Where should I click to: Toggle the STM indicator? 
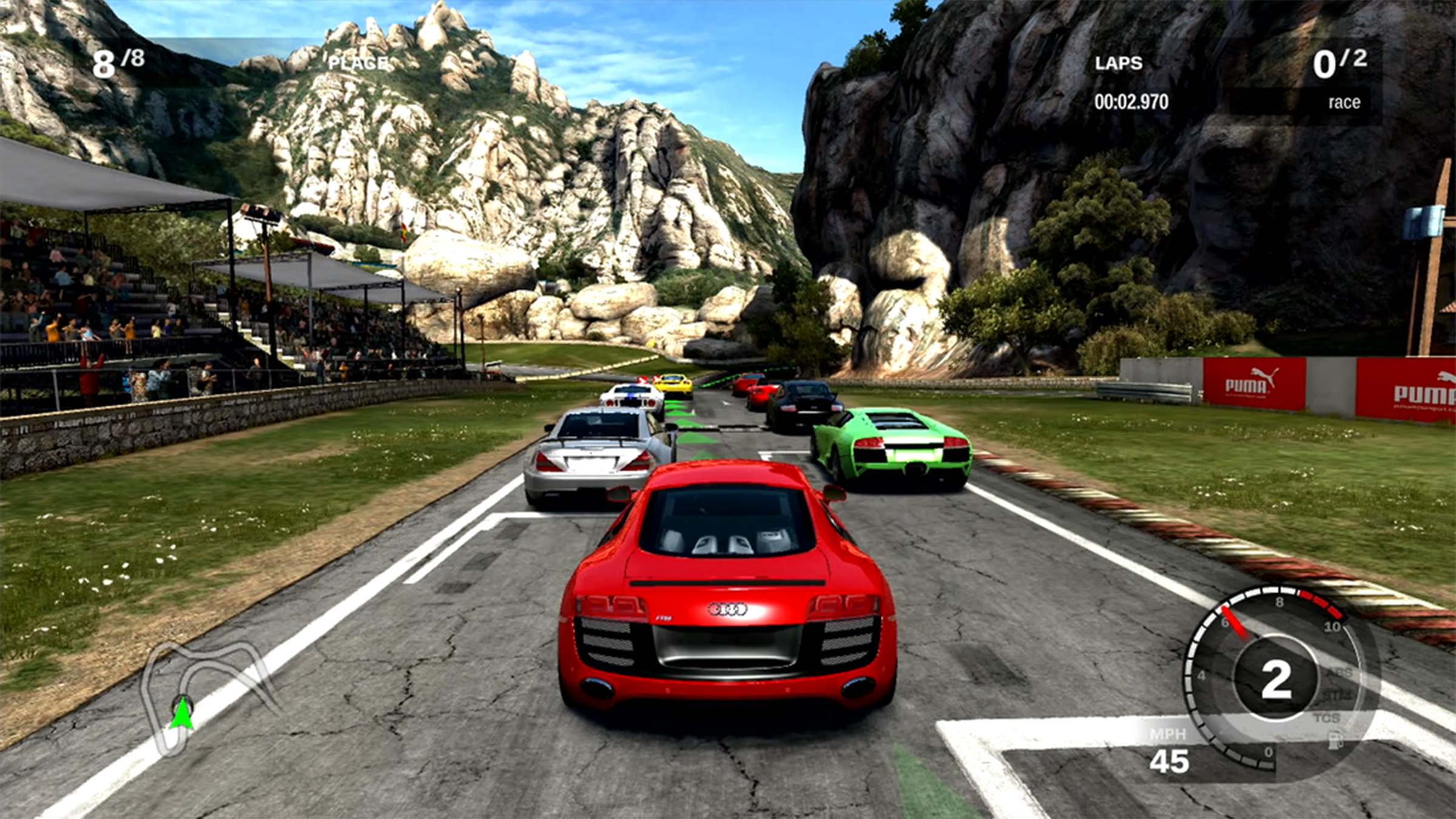coord(1337,695)
